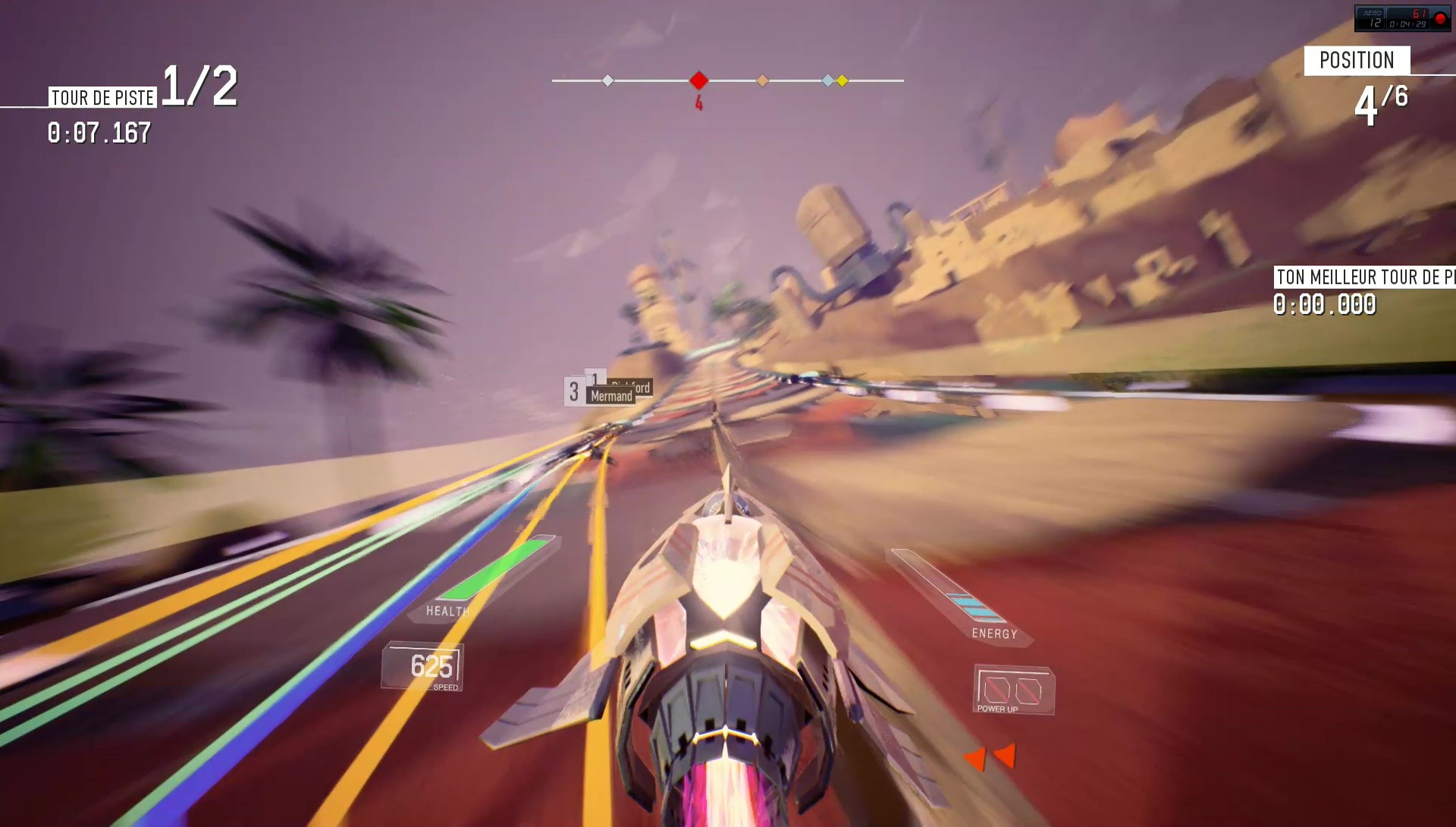This screenshot has width=1456, height=827.
Task: Select the leftmost white diamond progress marker
Action: (x=607, y=79)
